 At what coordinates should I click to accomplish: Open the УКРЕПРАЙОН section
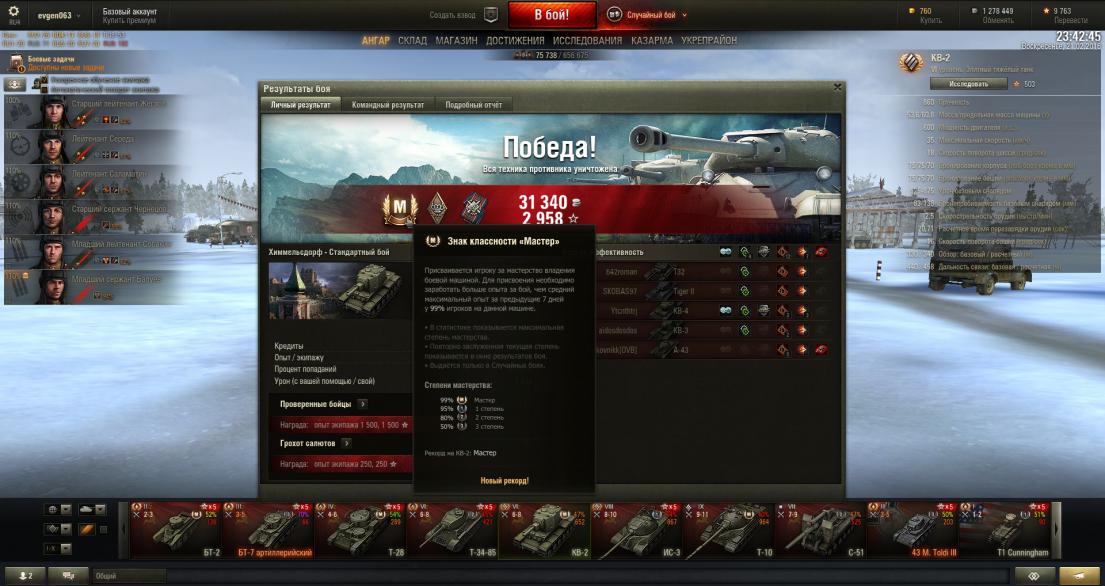(x=708, y=40)
